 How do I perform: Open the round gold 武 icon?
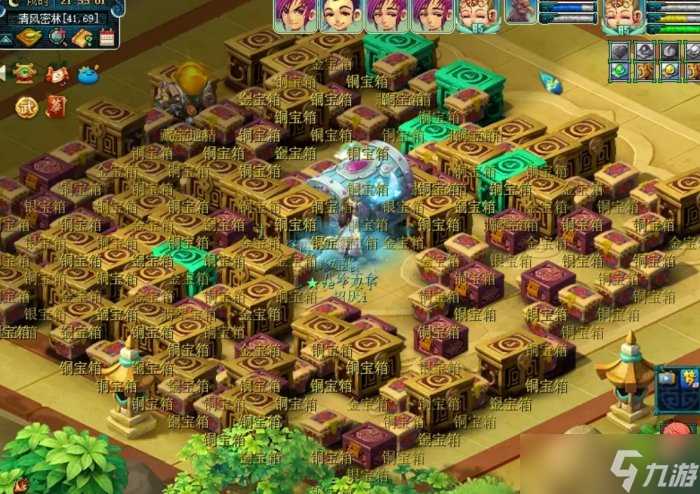coord(27,105)
